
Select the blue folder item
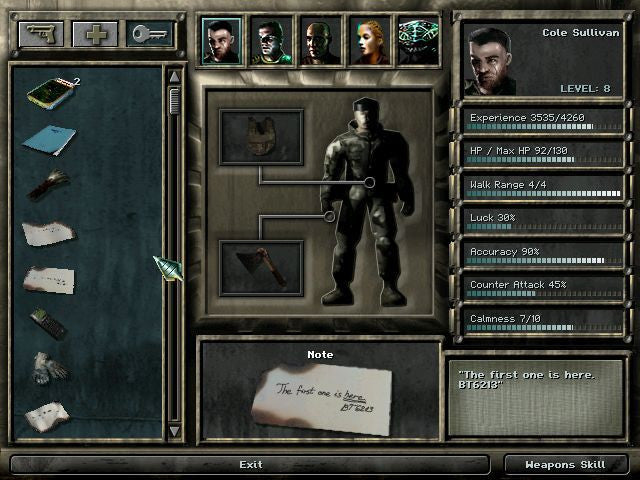[47, 141]
